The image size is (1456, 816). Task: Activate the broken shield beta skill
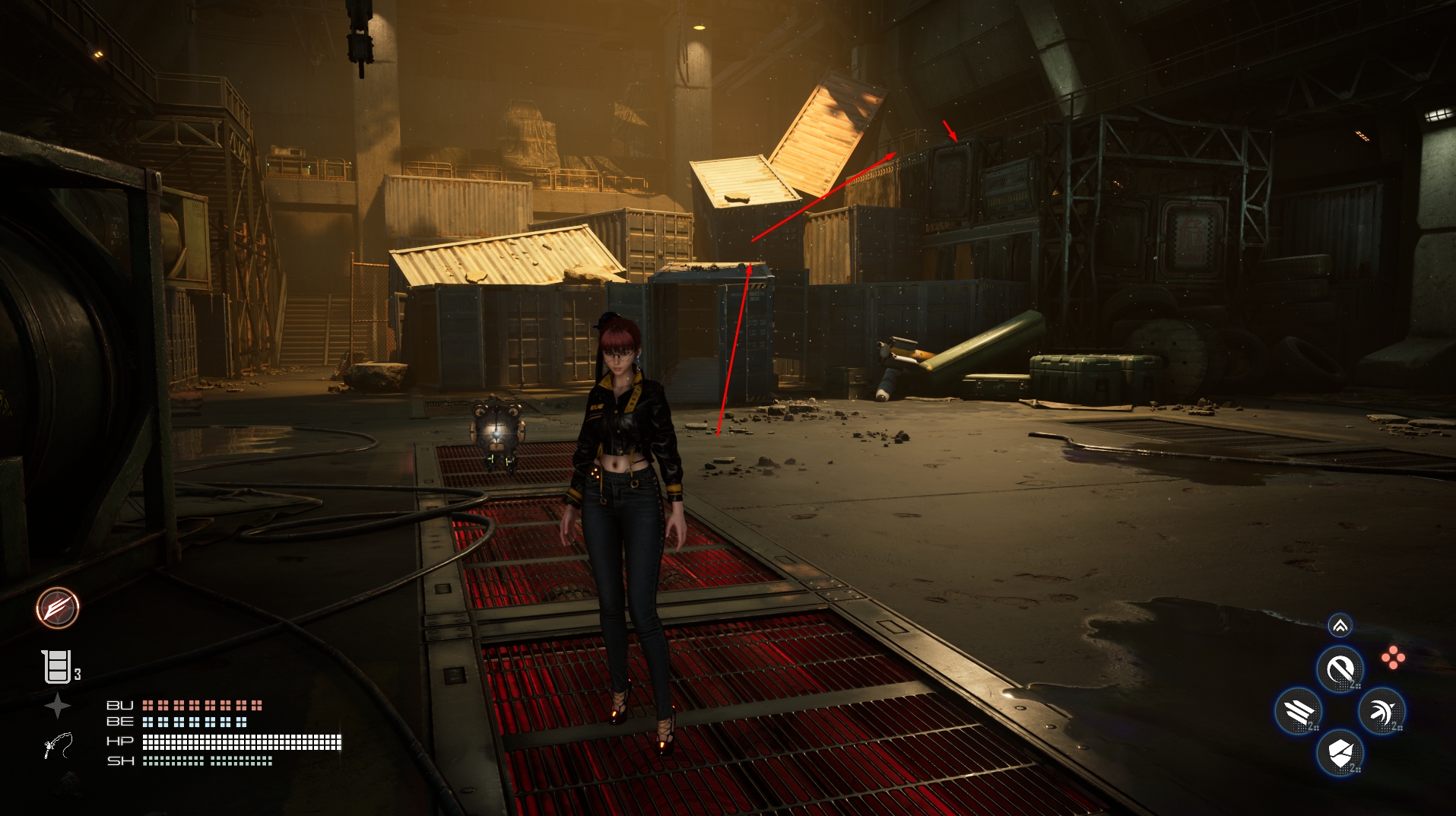click(x=1340, y=754)
